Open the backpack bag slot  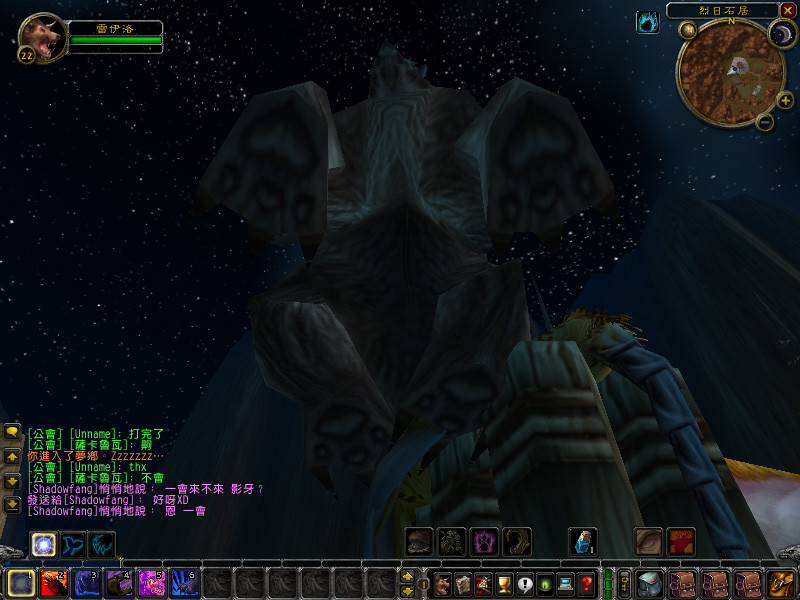780,583
